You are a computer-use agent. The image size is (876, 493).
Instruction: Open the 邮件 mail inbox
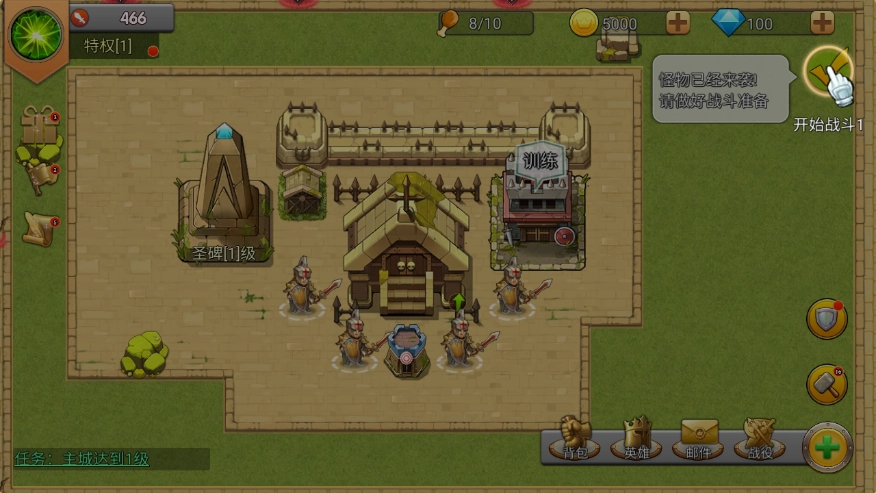[x=701, y=437]
